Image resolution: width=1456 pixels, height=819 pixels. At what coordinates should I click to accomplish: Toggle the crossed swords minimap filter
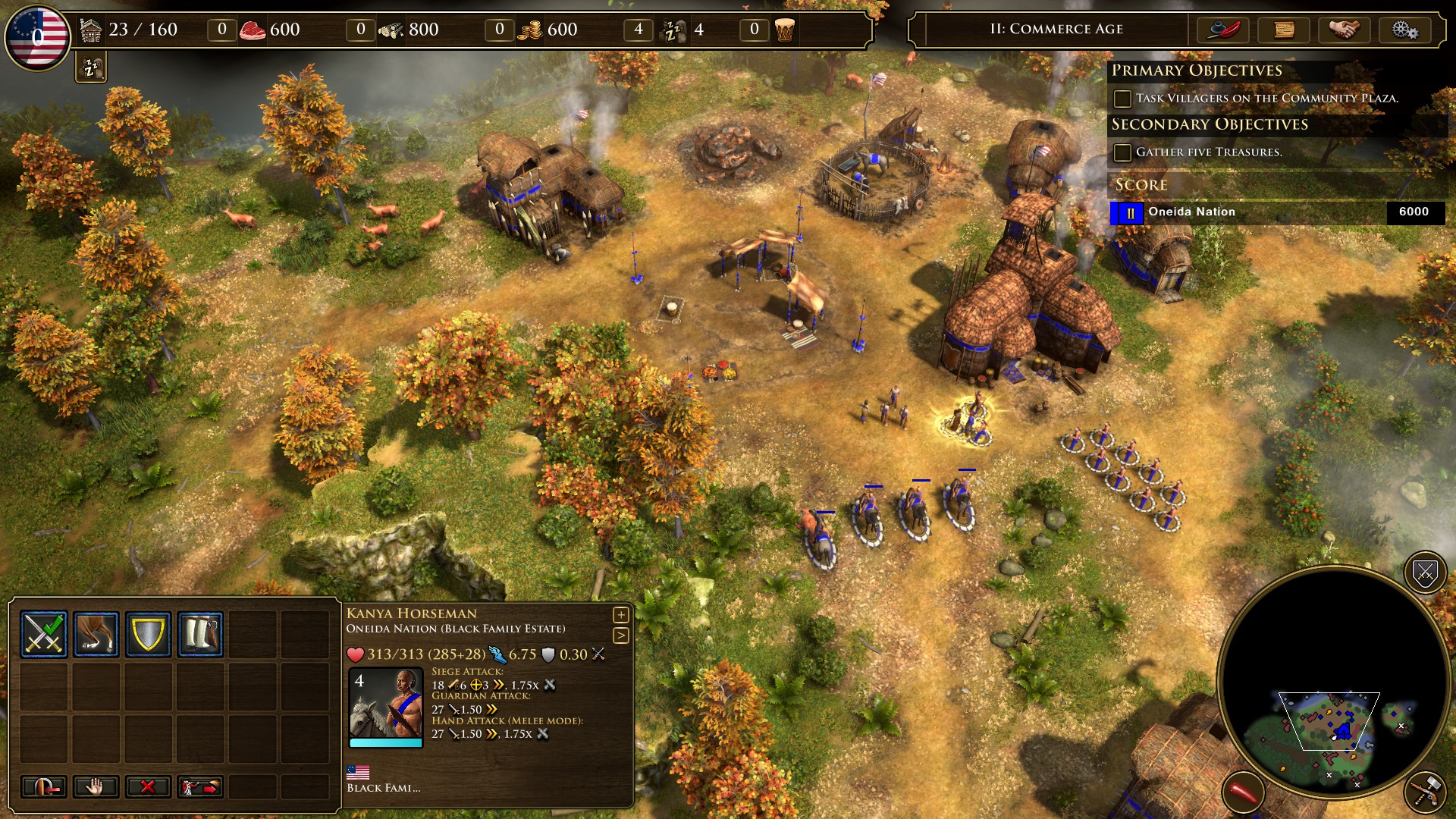coord(1425,573)
